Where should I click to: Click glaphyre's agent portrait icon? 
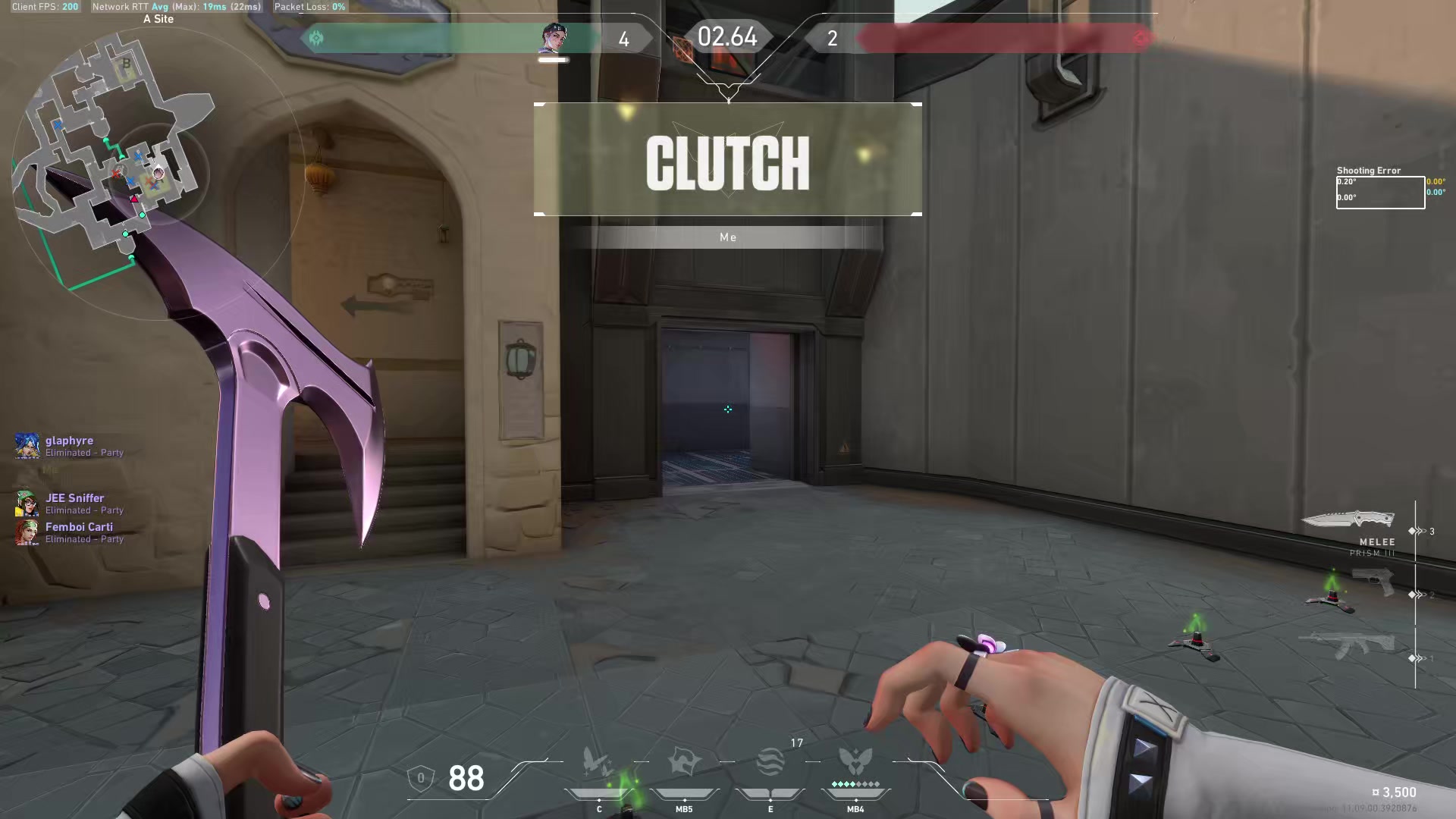(x=27, y=446)
